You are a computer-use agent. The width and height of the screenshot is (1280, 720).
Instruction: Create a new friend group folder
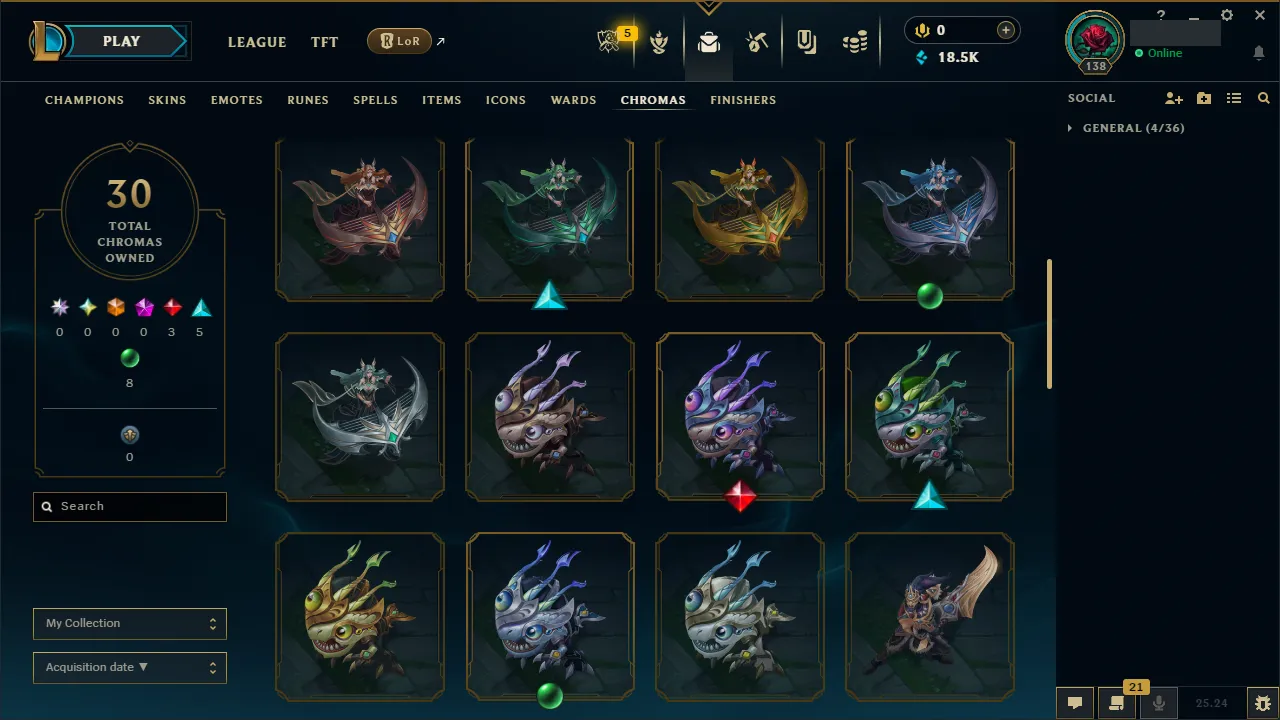coord(1204,97)
